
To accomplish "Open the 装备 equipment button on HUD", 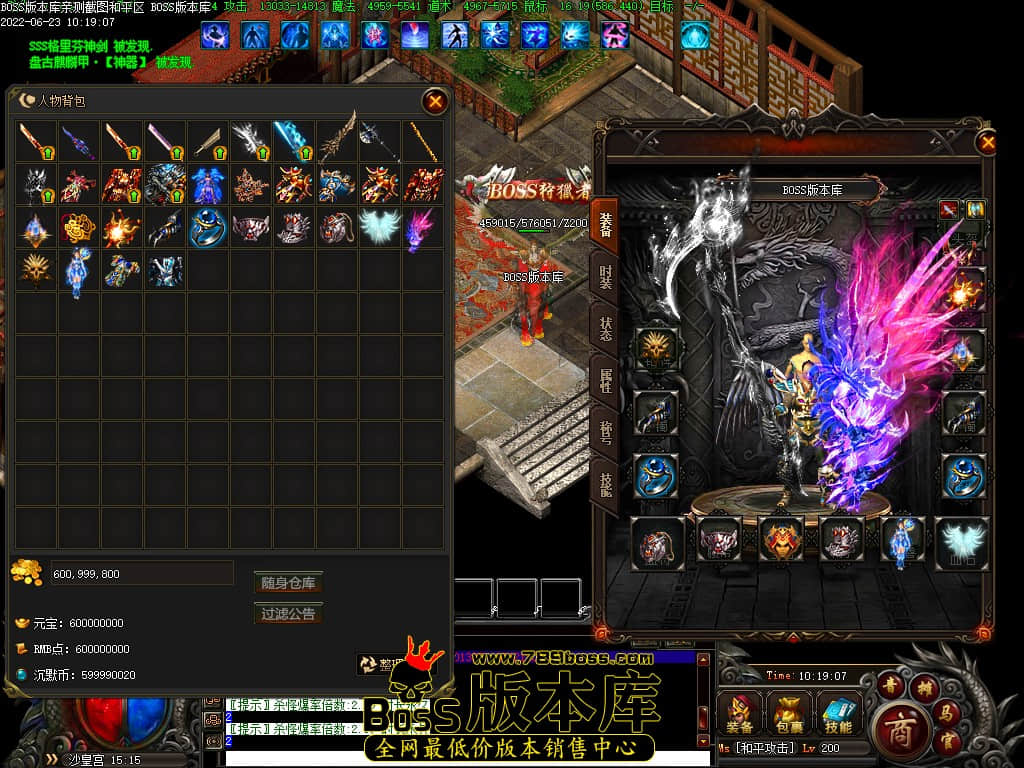I will 740,712.
